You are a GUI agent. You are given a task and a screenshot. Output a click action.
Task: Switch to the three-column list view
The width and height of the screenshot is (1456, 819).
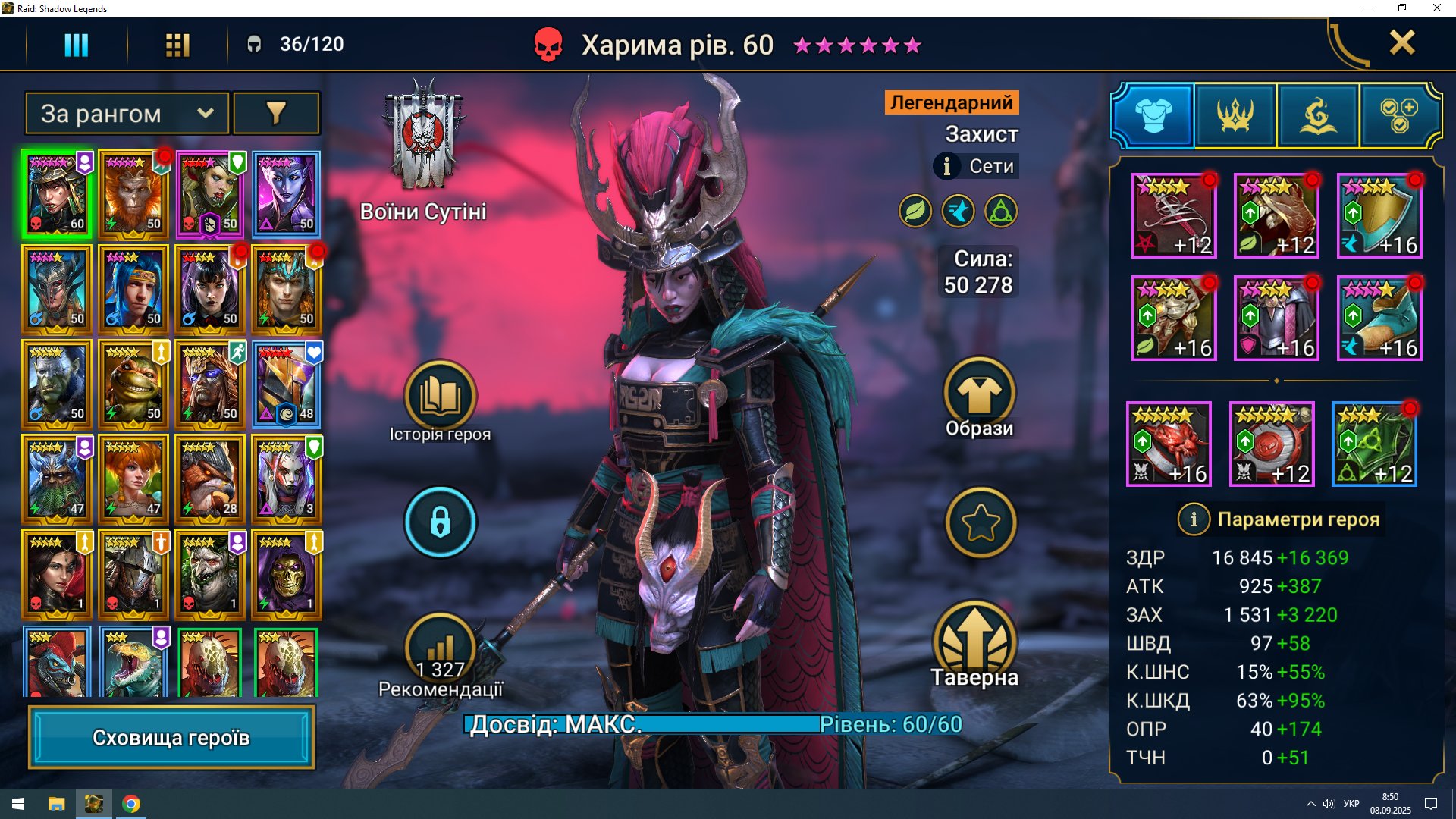(x=76, y=45)
